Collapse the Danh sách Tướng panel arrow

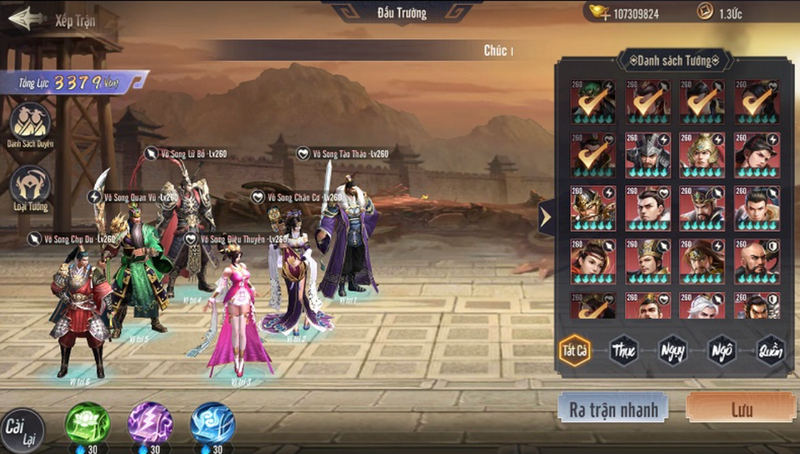point(545,216)
